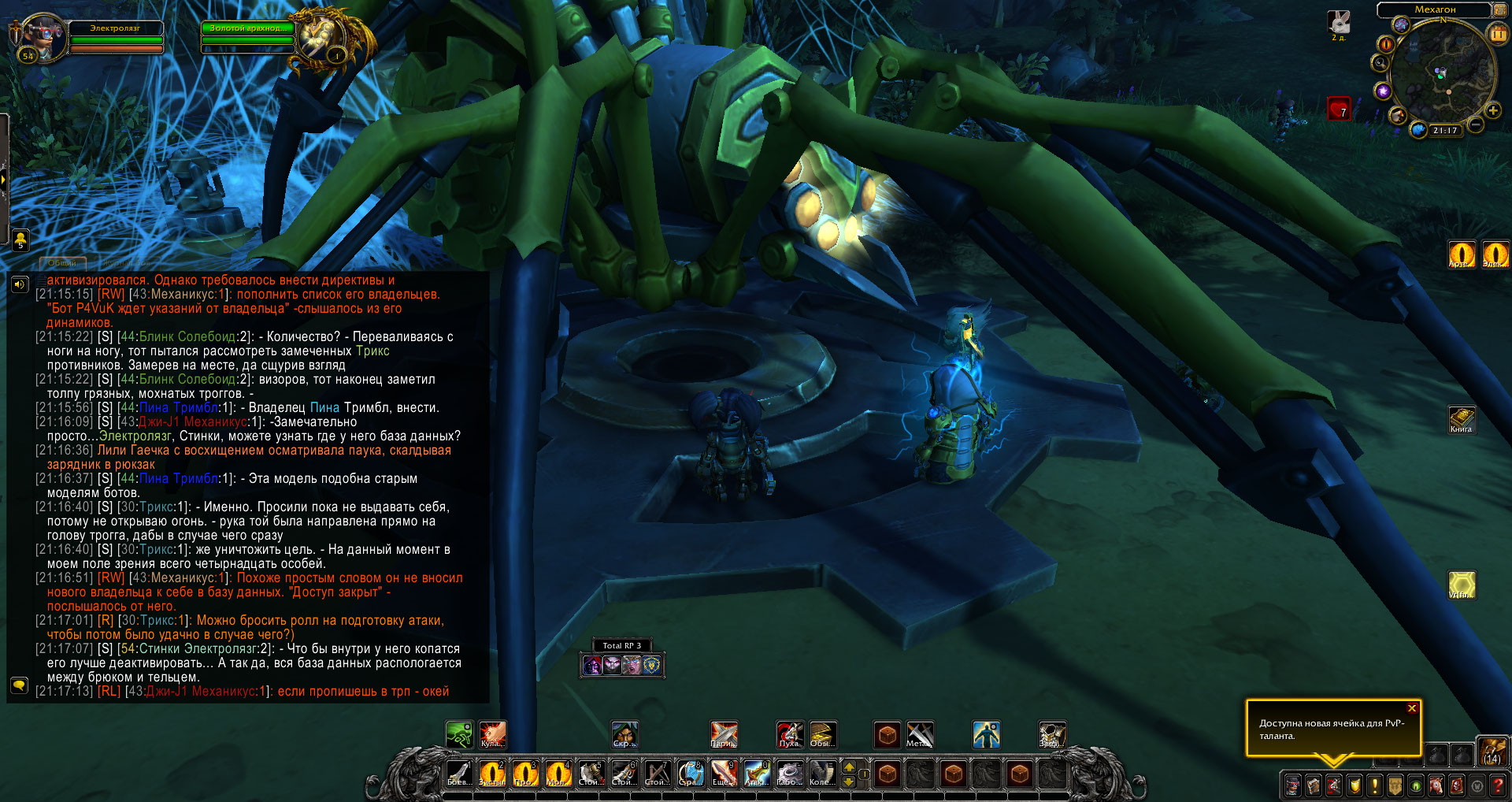Open the quest log exclamation mark button
Image resolution: width=1512 pixels, height=802 pixels.
tap(1375, 785)
